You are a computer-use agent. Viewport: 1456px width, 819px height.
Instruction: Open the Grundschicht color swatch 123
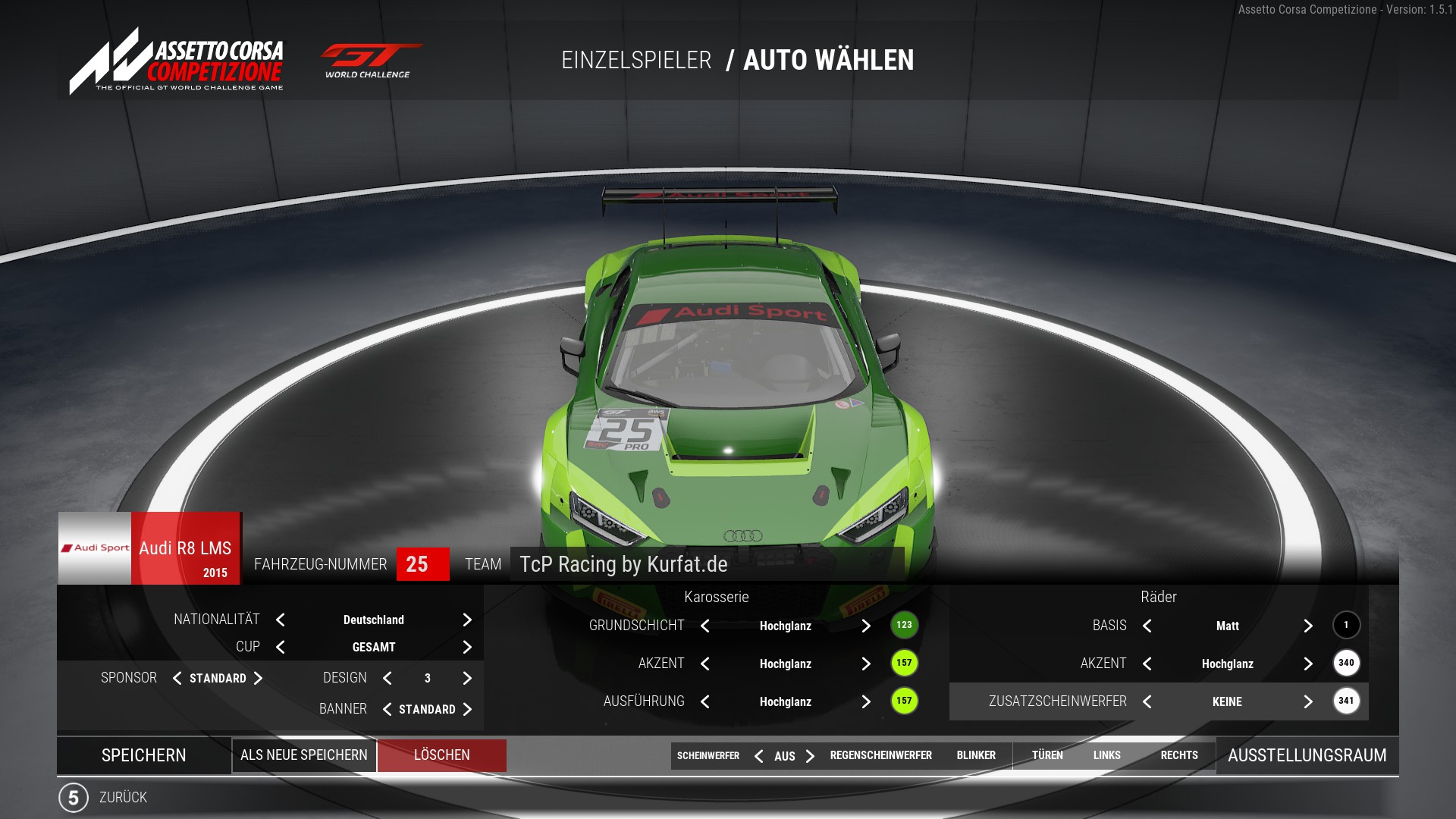(904, 626)
